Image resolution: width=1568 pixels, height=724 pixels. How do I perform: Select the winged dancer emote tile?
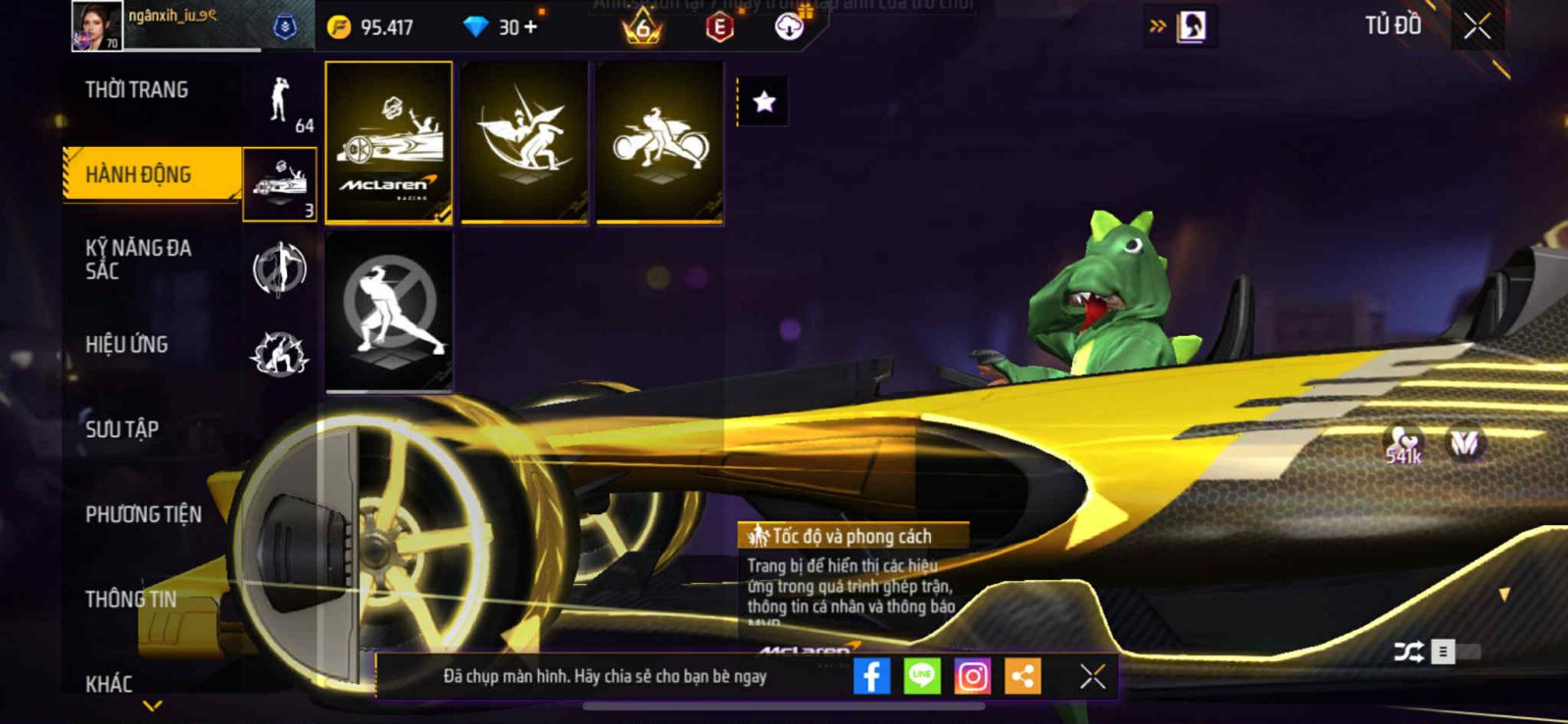tap(524, 142)
